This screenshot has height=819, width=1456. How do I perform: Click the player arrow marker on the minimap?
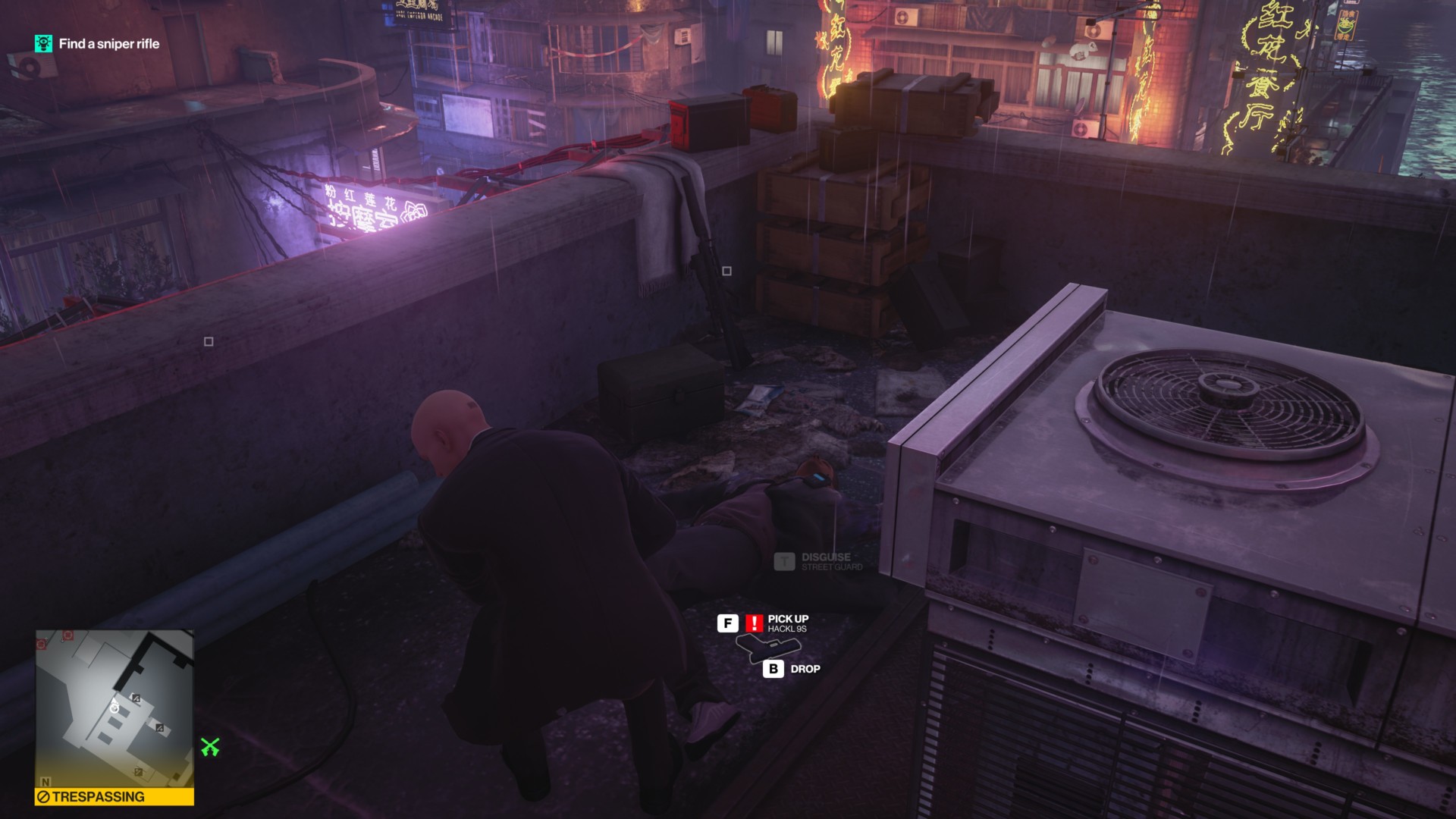pyautogui.click(x=115, y=701)
